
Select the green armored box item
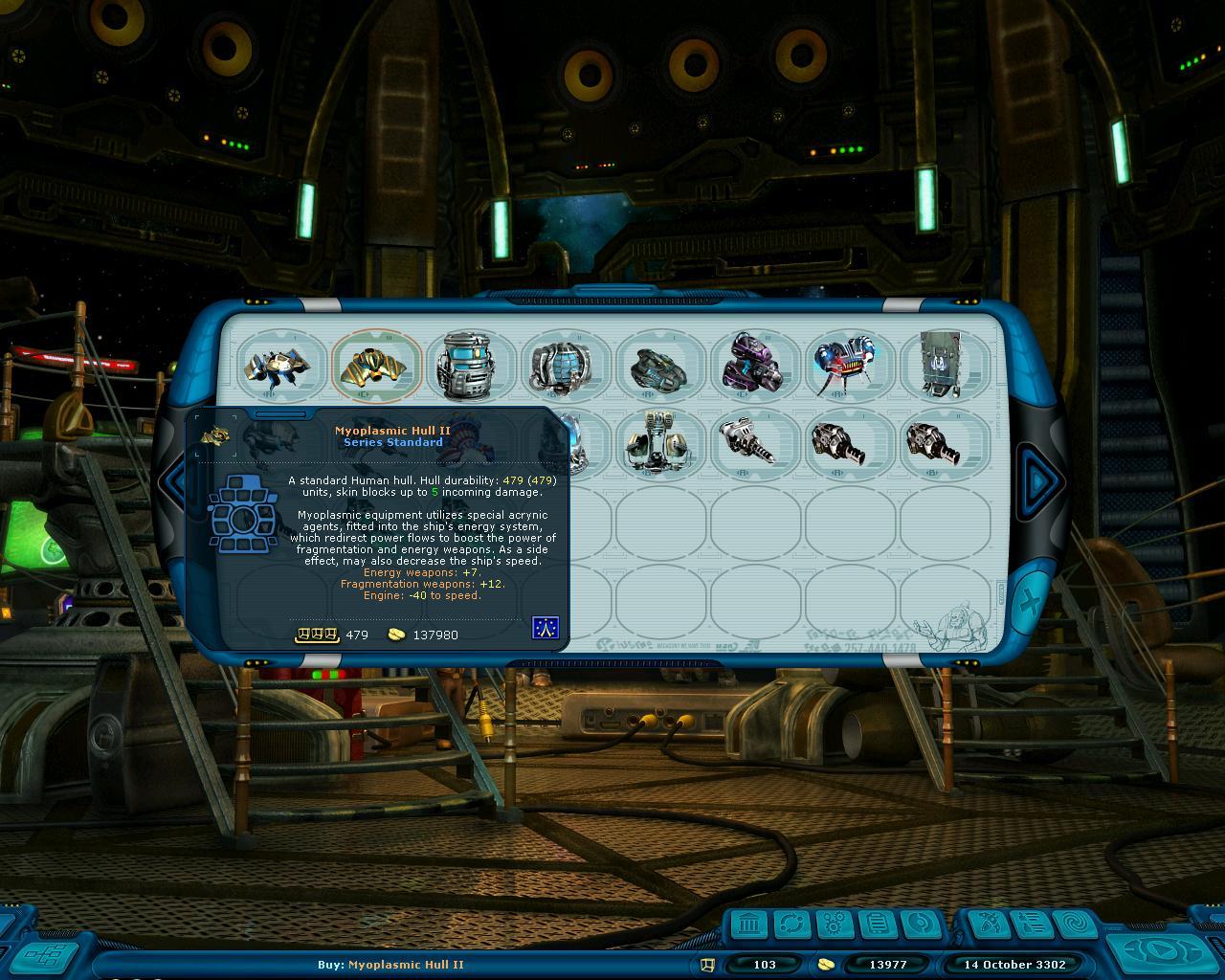click(x=944, y=366)
